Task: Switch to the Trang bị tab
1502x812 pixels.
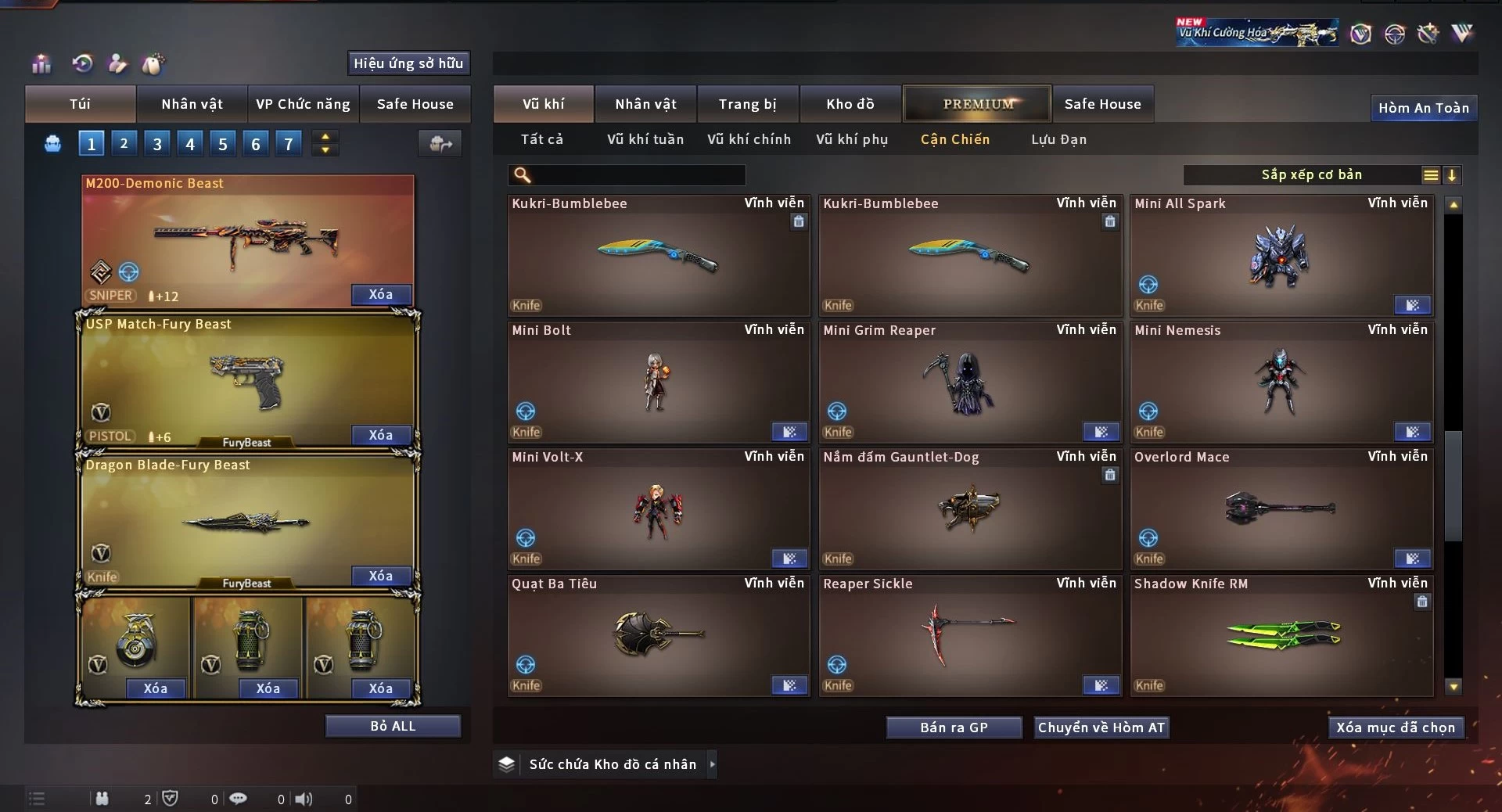Action: coord(747,104)
